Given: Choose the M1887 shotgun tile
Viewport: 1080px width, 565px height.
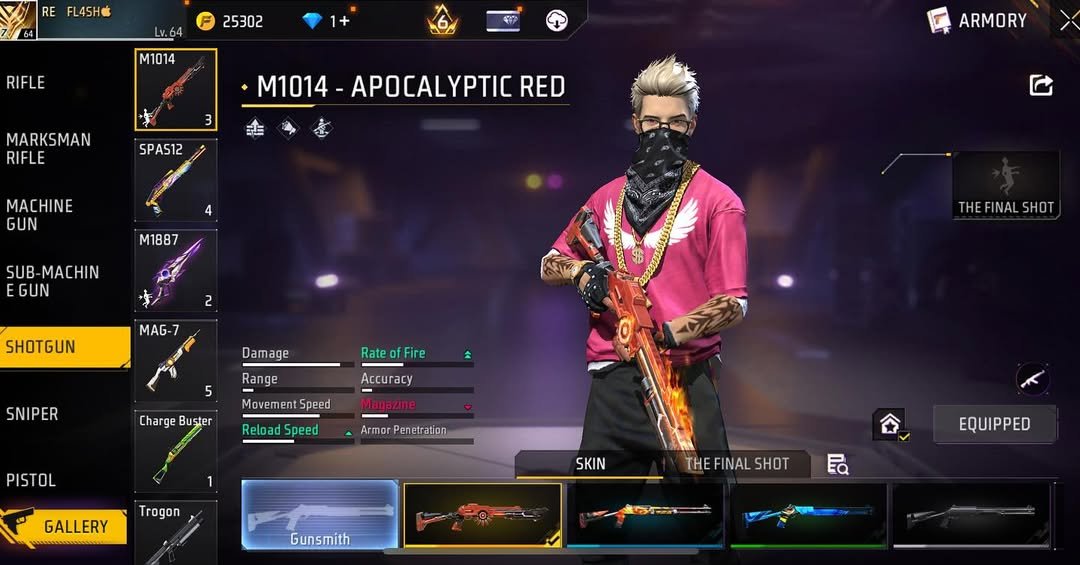Looking at the screenshot, I should [176, 270].
